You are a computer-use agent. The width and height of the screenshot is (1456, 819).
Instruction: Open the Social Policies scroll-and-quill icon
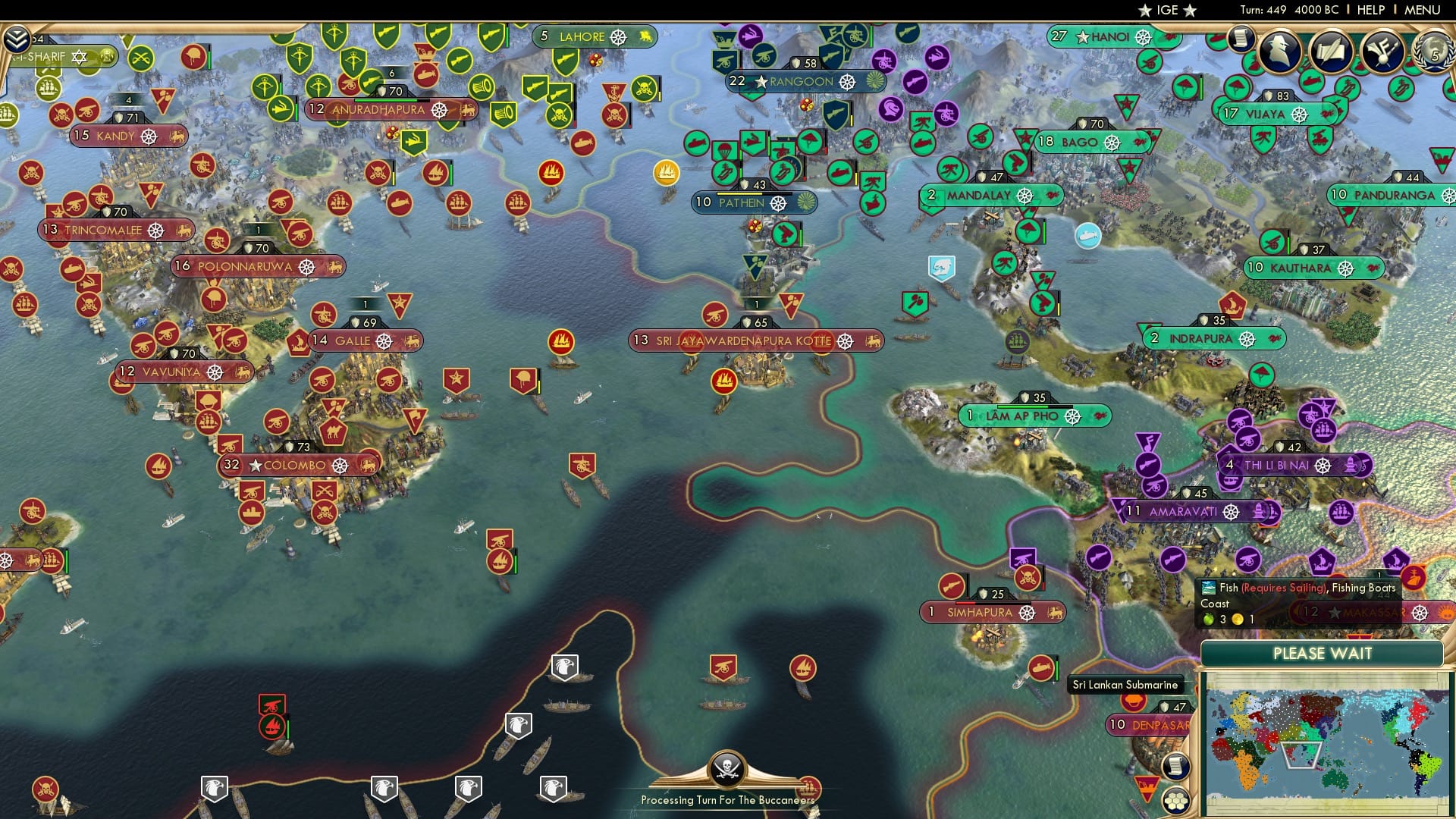pos(1333,49)
